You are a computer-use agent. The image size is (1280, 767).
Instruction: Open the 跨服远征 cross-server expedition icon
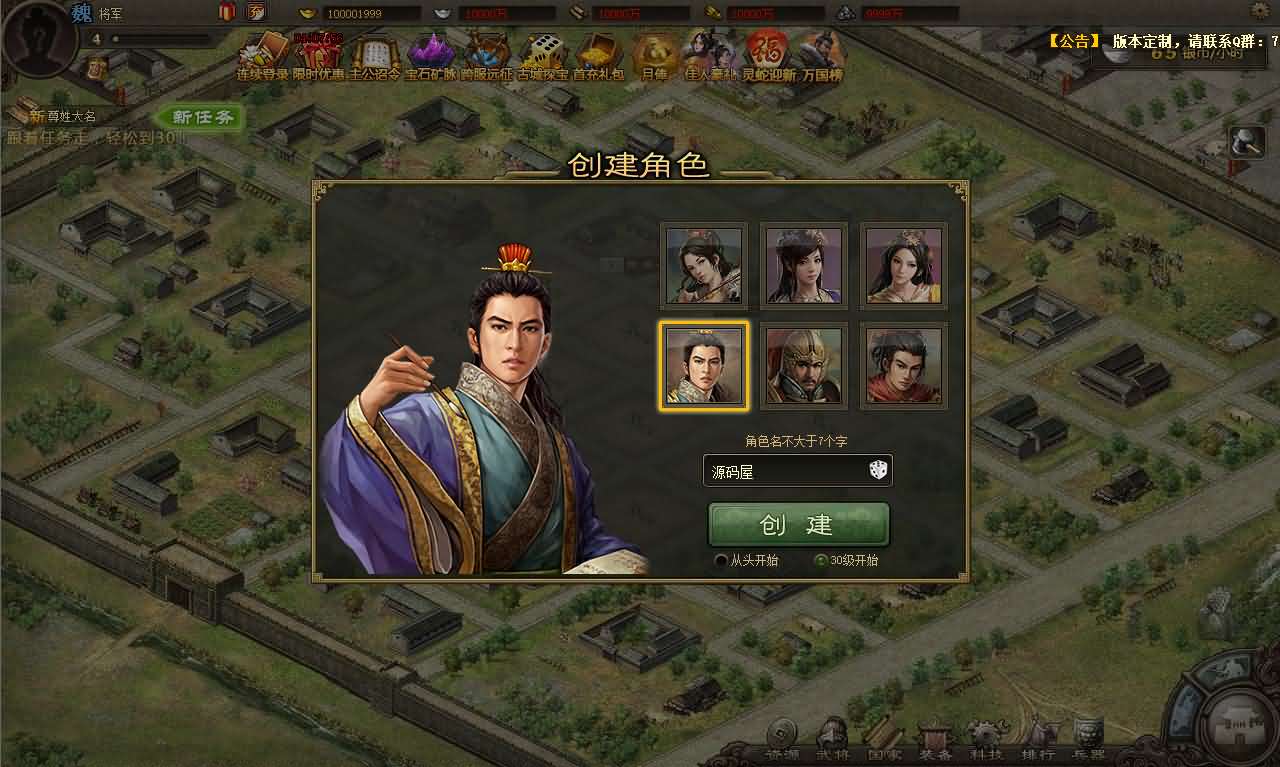(x=485, y=50)
